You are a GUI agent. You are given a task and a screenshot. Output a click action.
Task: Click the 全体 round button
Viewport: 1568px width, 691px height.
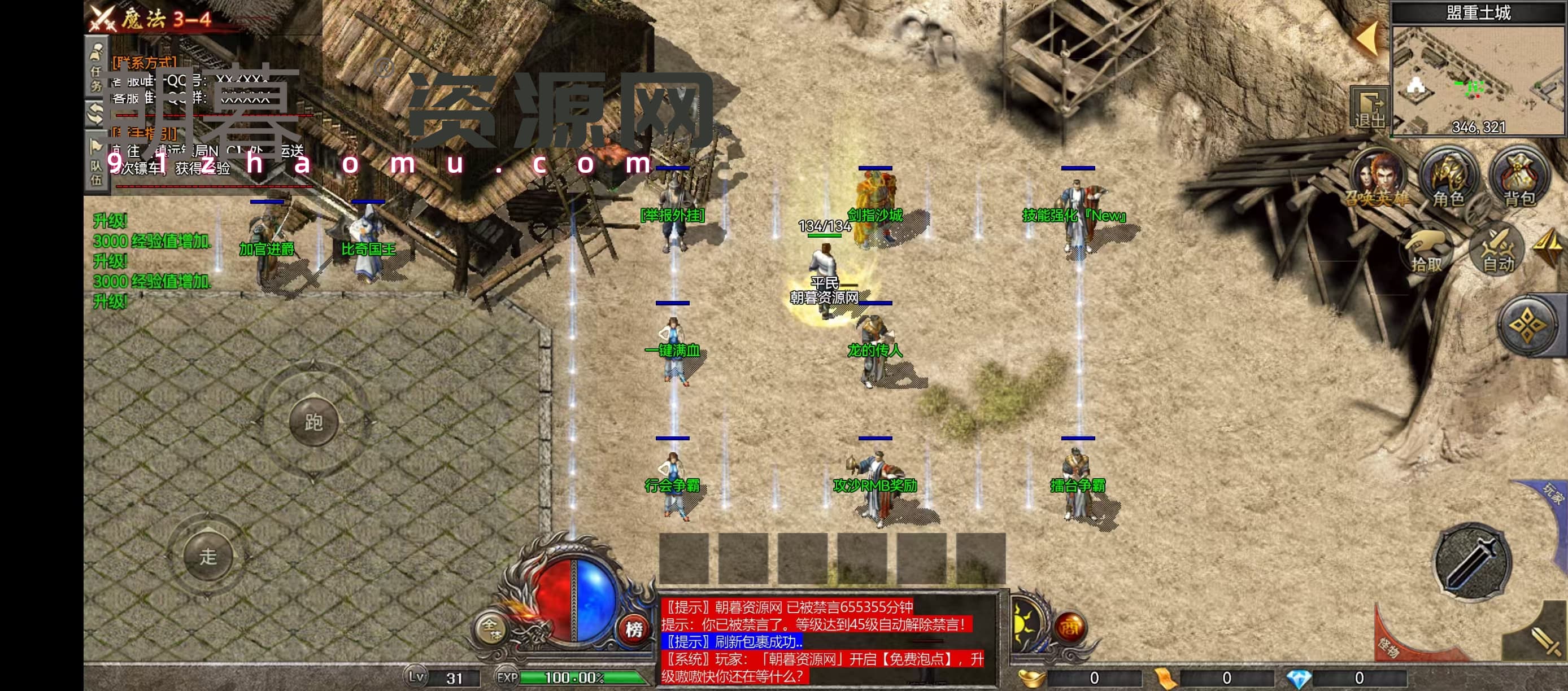(x=491, y=629)
